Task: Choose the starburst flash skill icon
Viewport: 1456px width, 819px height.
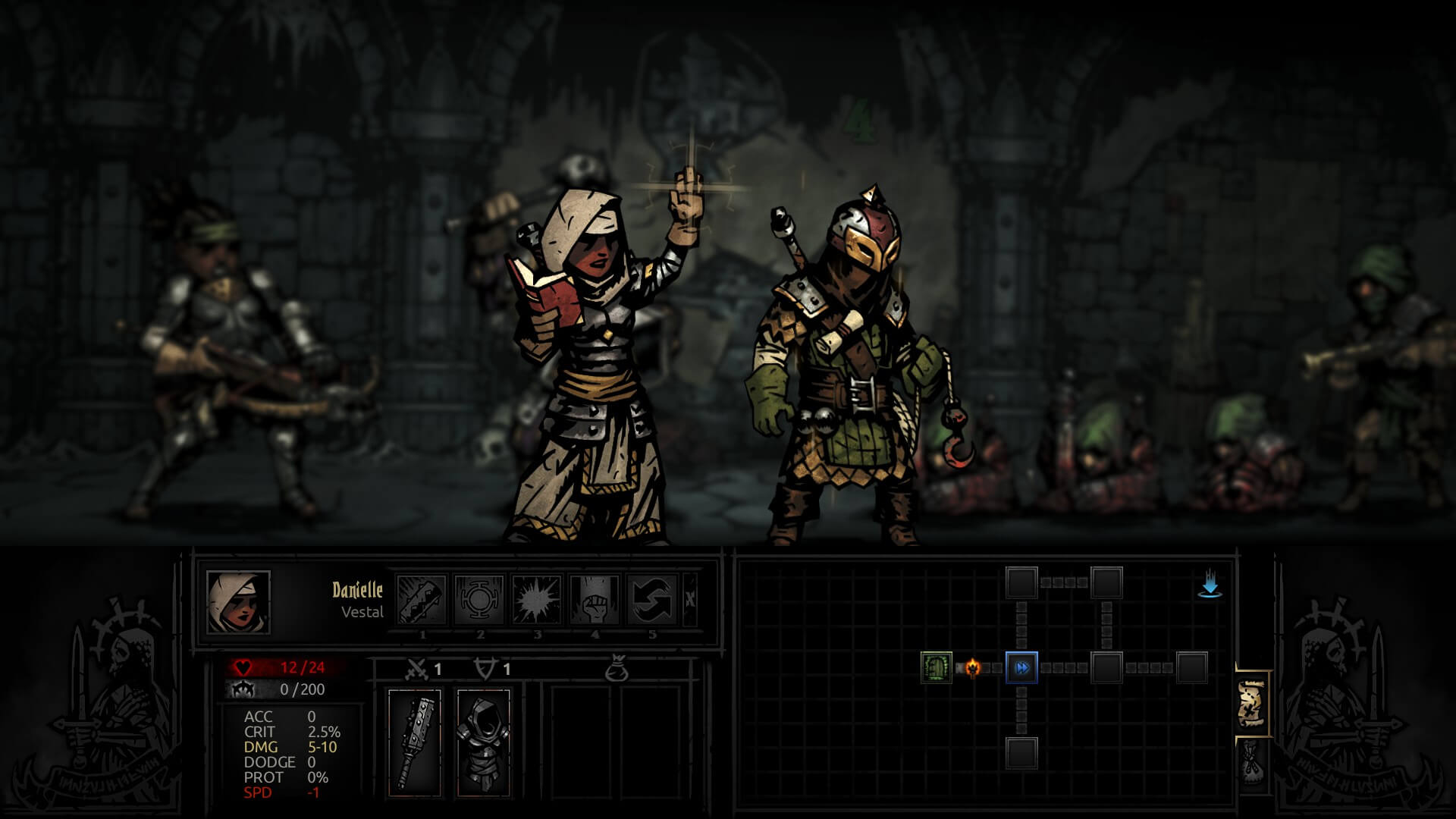Action: 537,599
